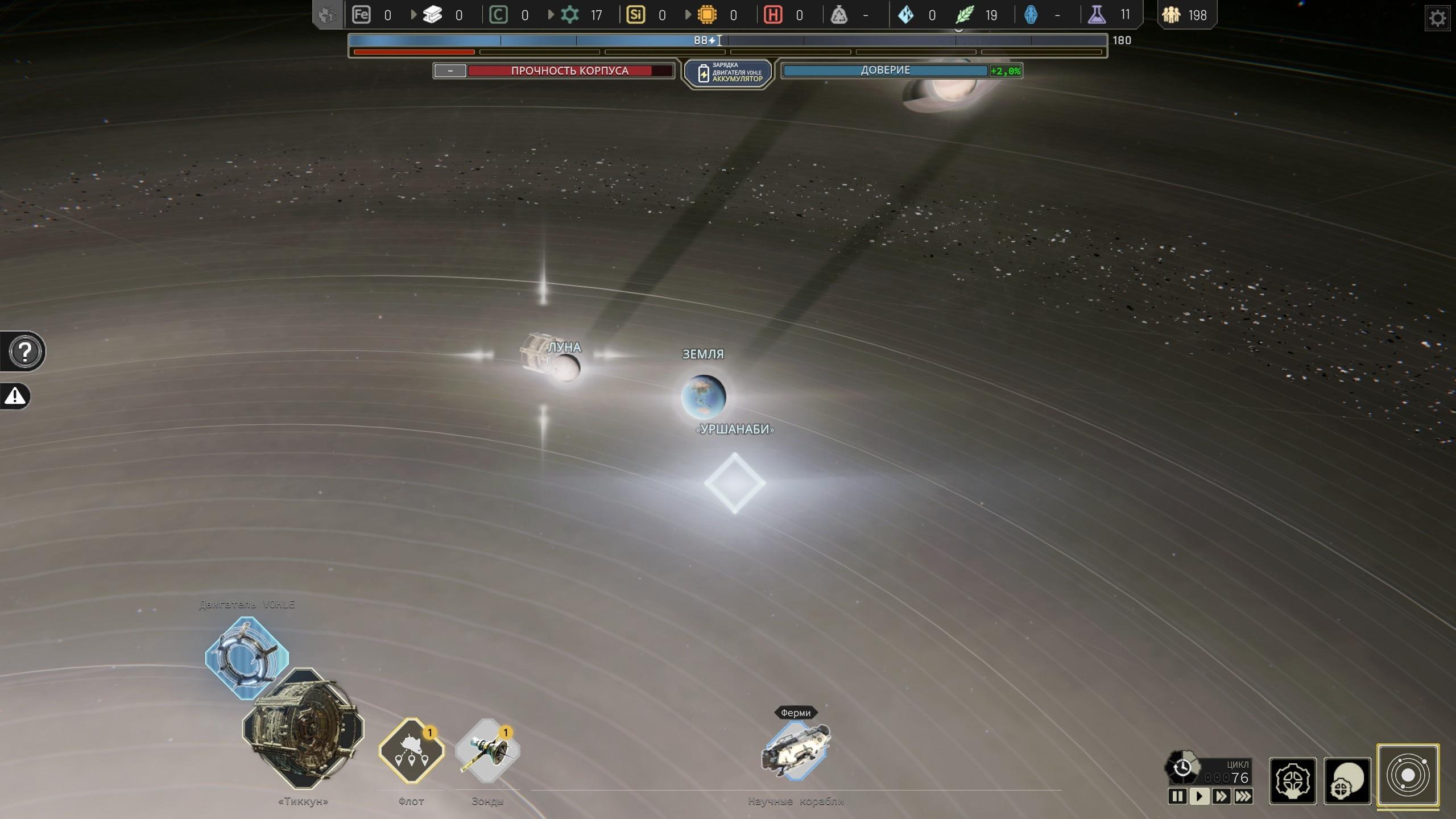The height and width of the screenshot is (819, 1456).
Task: Click the ЗЕМЛЯ planet label
Action: (703, 354)
